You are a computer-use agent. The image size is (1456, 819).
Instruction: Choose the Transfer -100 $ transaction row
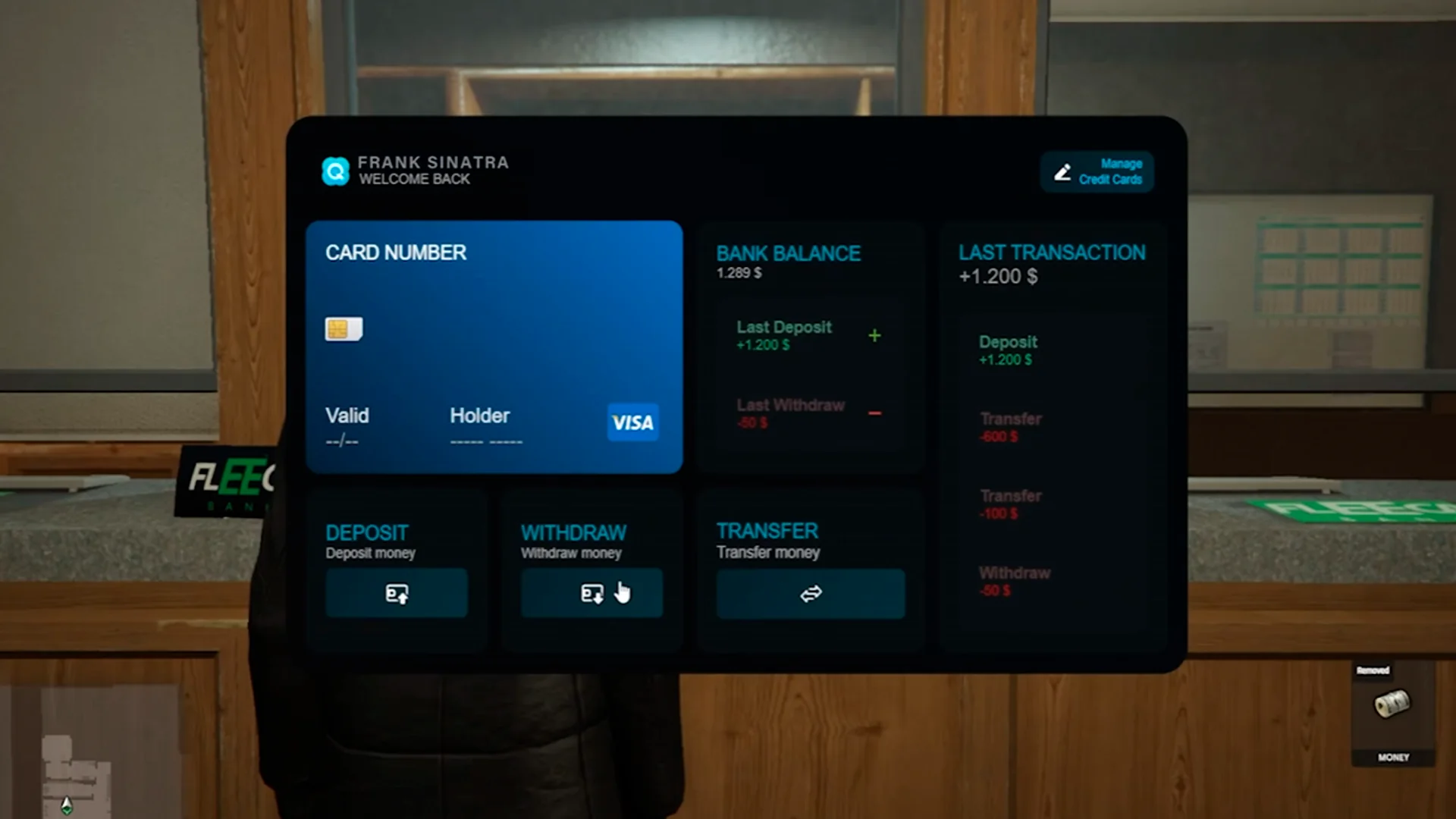pos(1050,504)
